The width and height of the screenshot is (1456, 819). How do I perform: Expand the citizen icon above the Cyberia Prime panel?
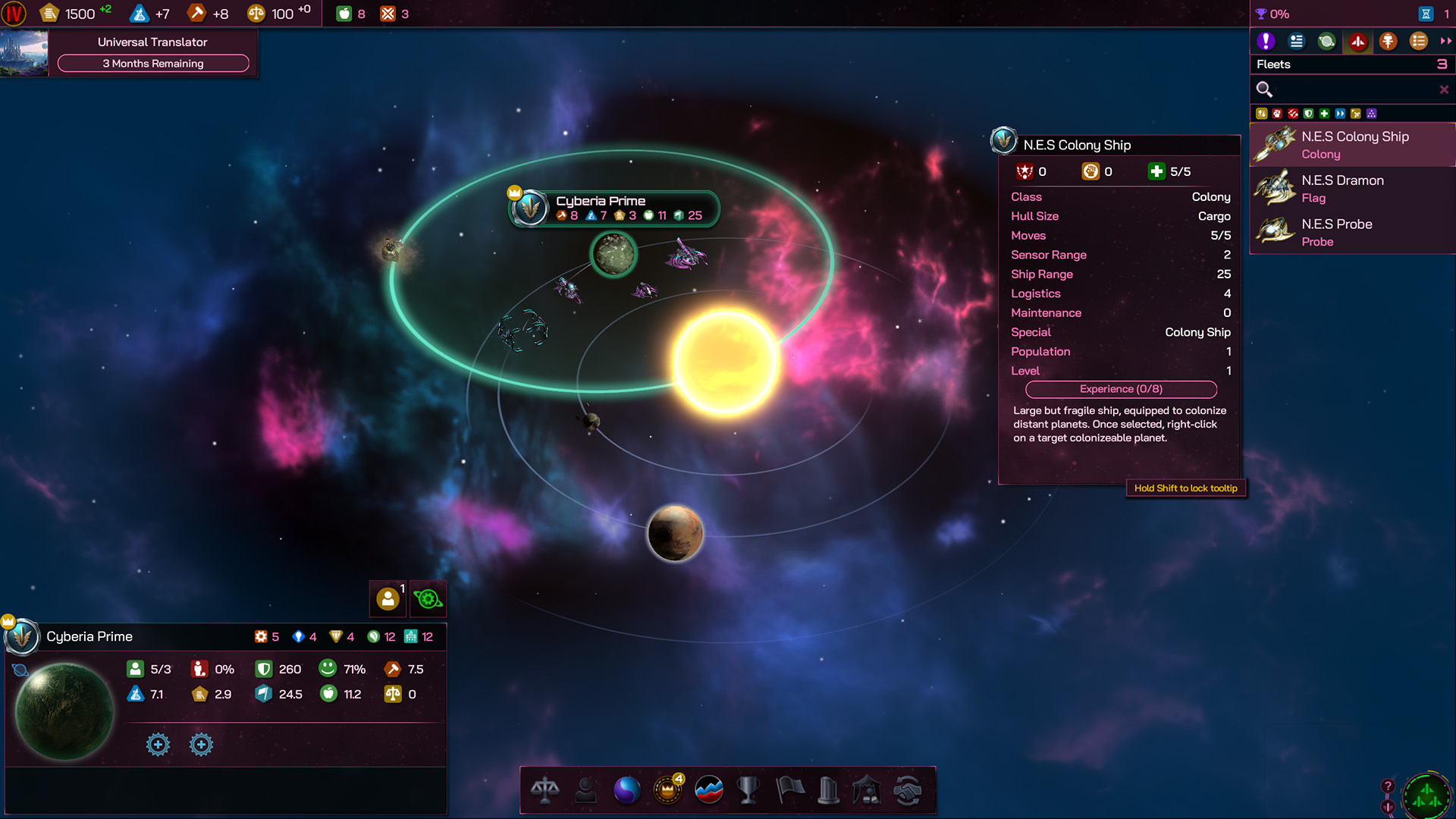tap(388, 598)
